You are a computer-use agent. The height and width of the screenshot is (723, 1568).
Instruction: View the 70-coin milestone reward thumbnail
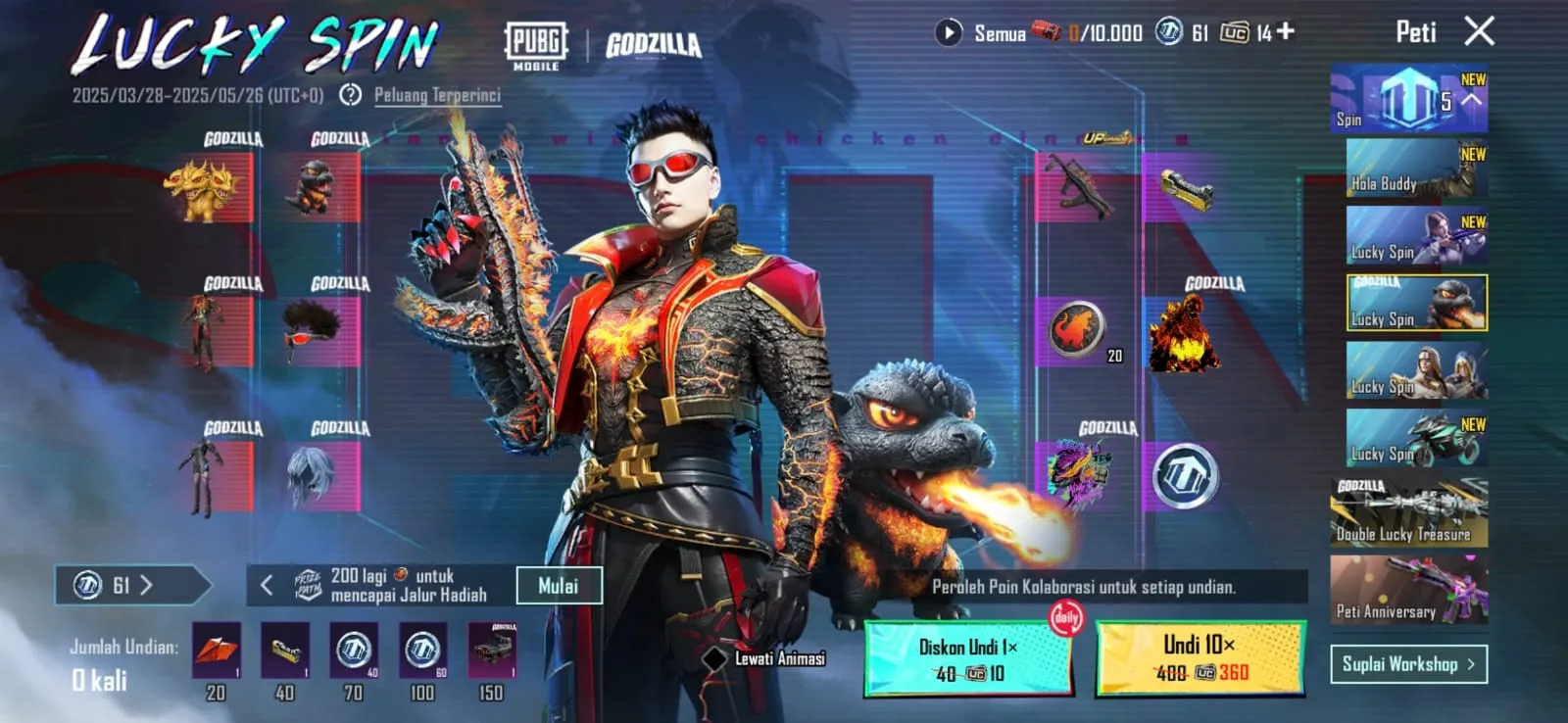click(x=353, y=651)
